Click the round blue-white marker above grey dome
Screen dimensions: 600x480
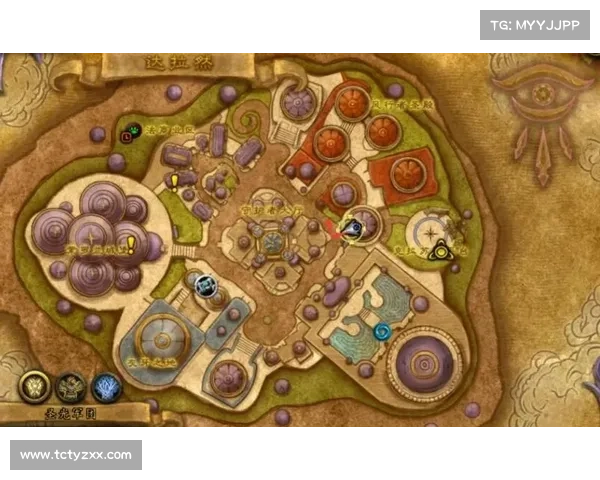coord(205,286)
